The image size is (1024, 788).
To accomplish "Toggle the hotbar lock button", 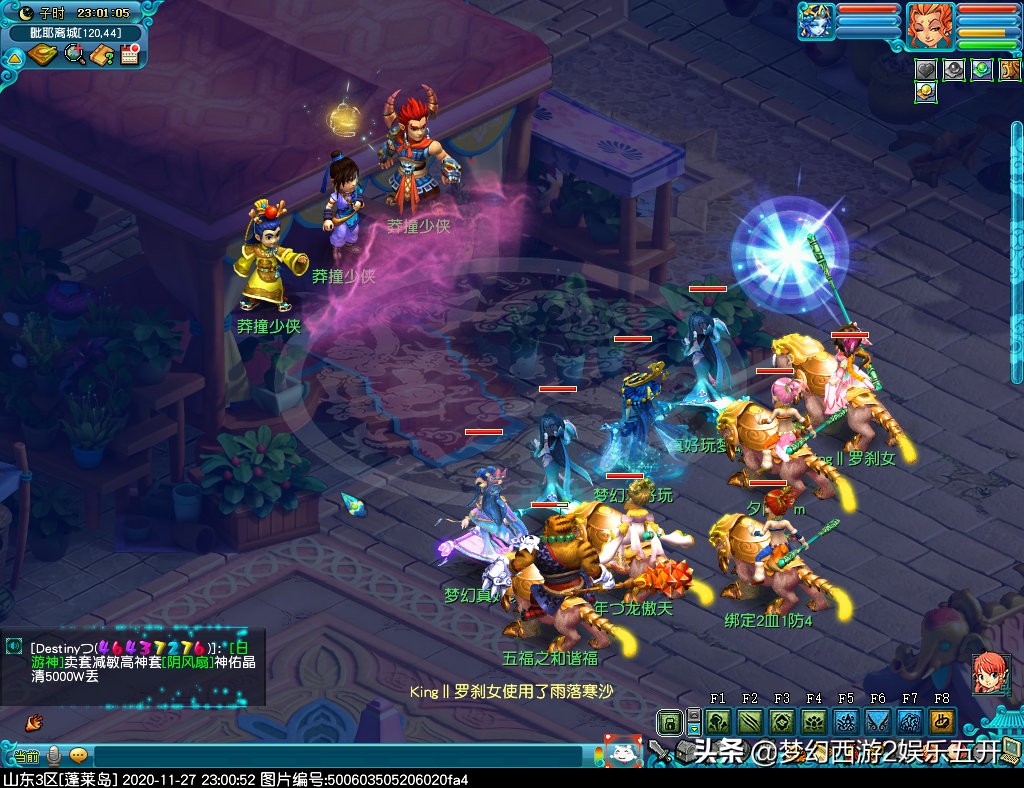I will (x=669, y=721).
